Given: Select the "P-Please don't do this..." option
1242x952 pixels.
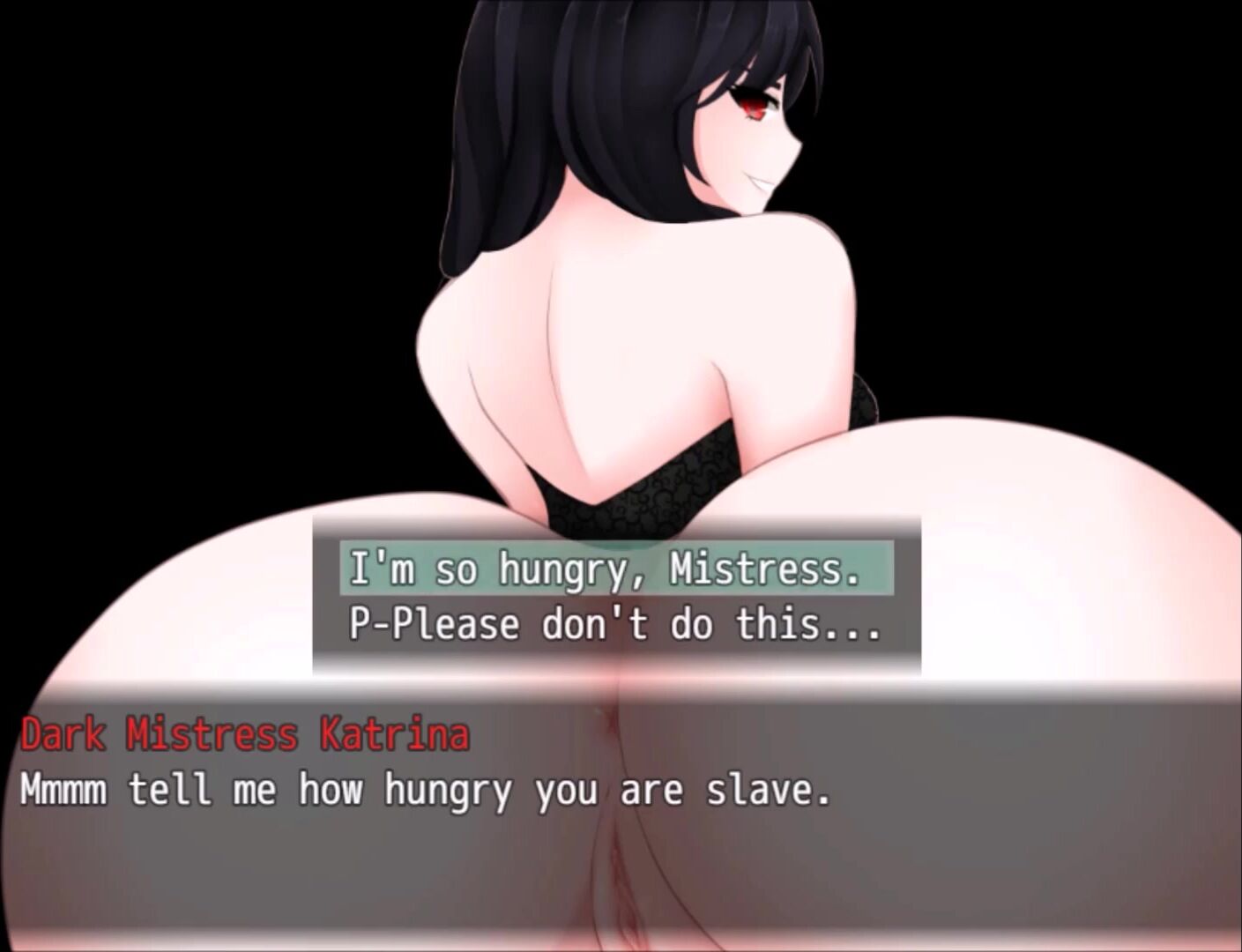Looking at the screenshot, I should pos(615,624).
